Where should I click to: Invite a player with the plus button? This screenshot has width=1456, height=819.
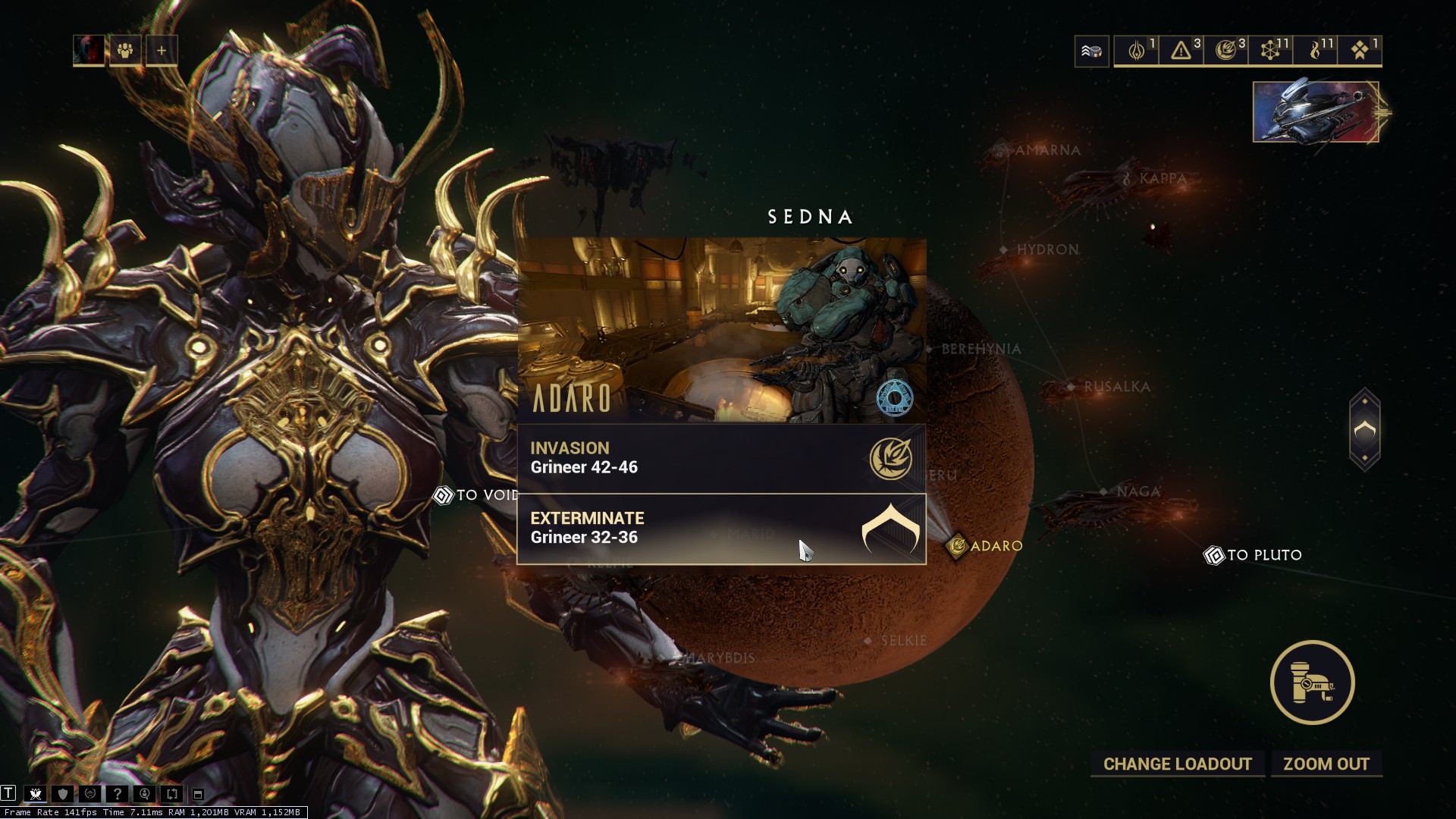pos(162,51)
